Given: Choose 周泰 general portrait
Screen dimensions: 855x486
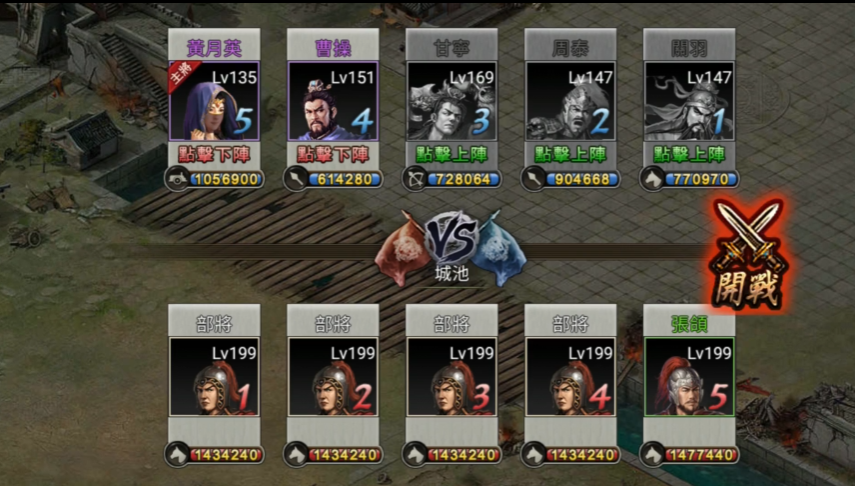Looking at the screenshot, I should 571,101.
